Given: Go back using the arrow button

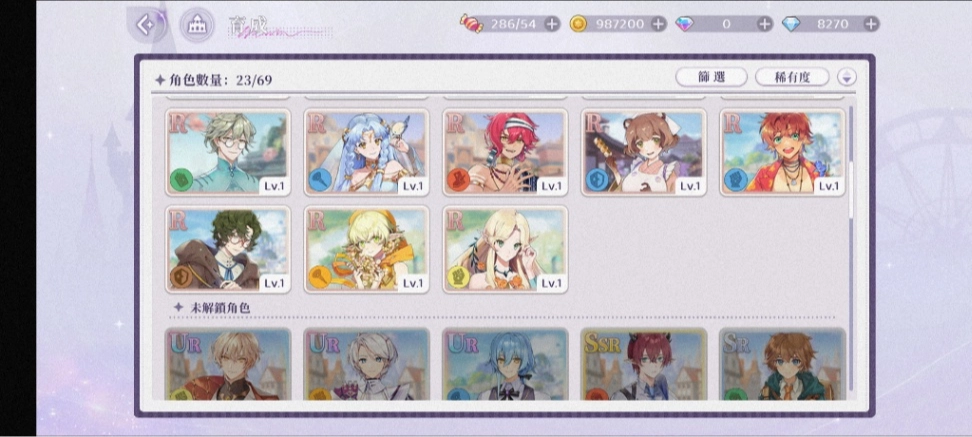Looking at the screenshot, I should click(x=148, y=25).
